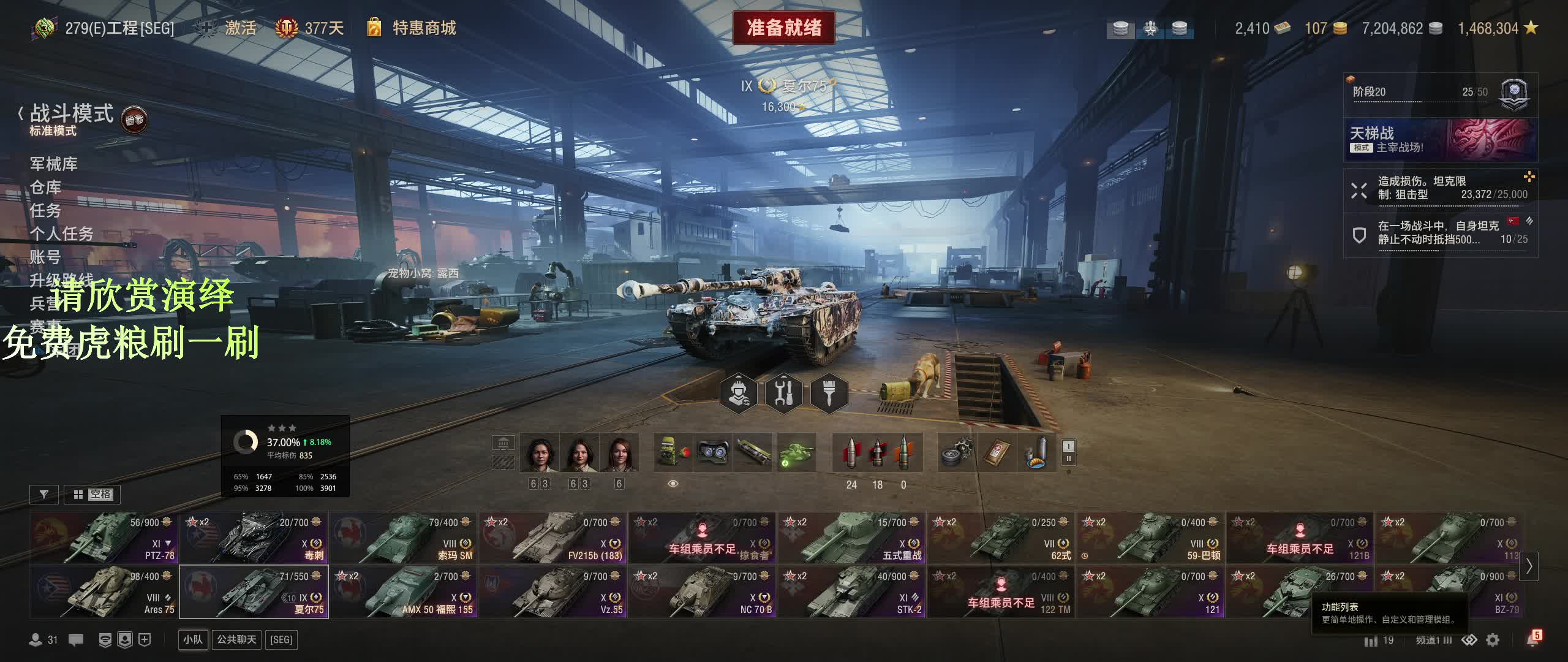Switch to the 公共聊天 chat tab
This screenshot has height=662, width=1568.
tap(236, 639)
